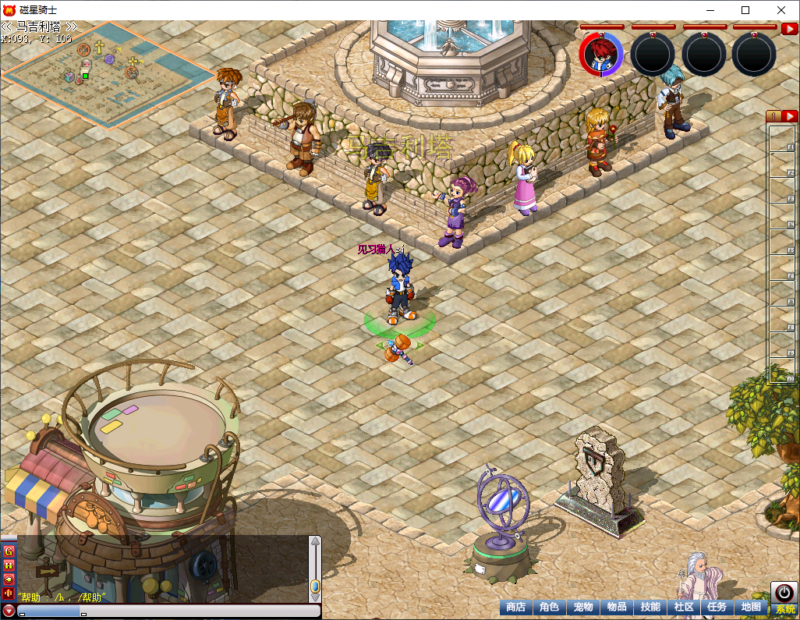Click the red arrow atop the hotbar column
Viewport: 800px width, 620px height.
click(789, 116)
